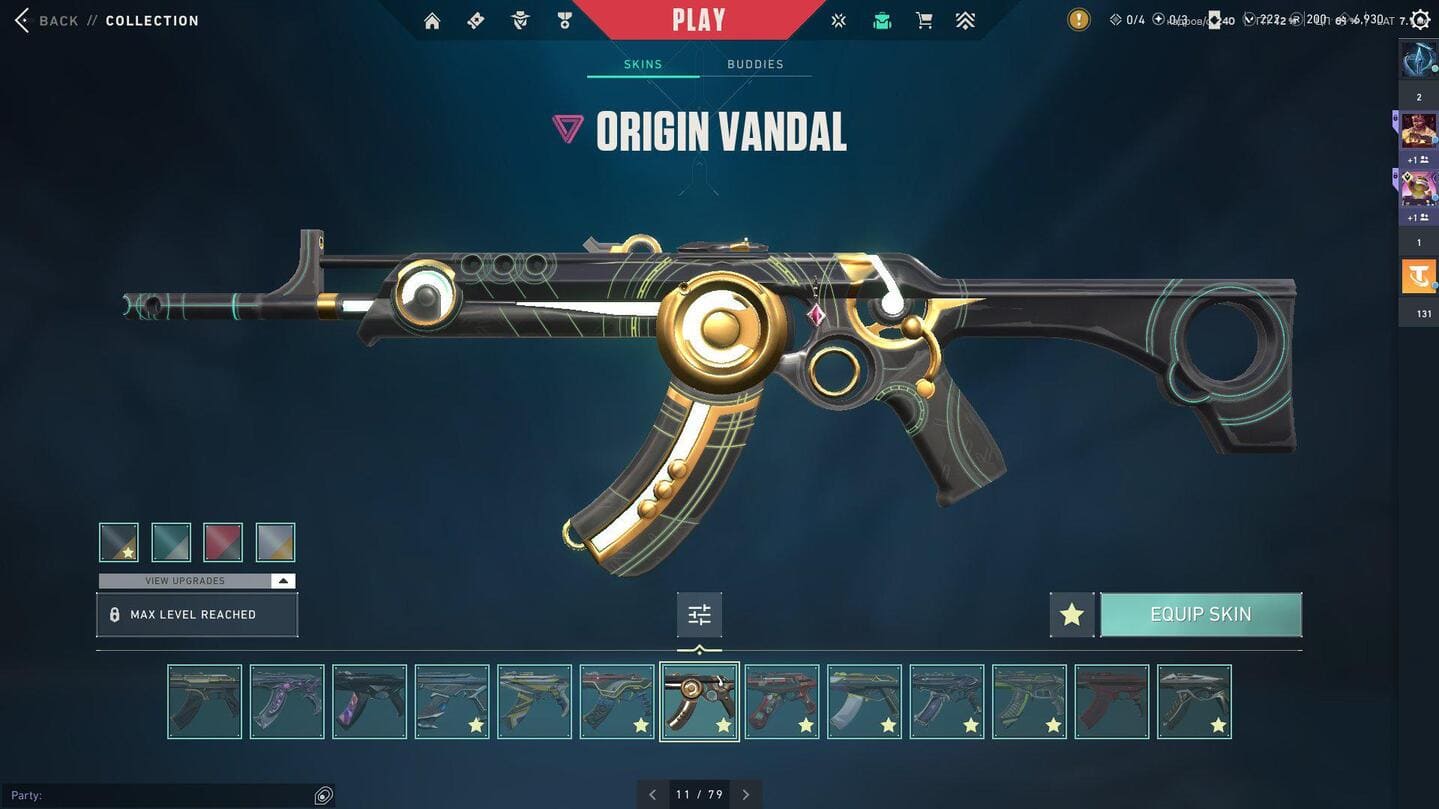Click the orange T friend avatar
Viewport: 1439px width, 809px height.
pyautogui.click(x=1418, y=276)
